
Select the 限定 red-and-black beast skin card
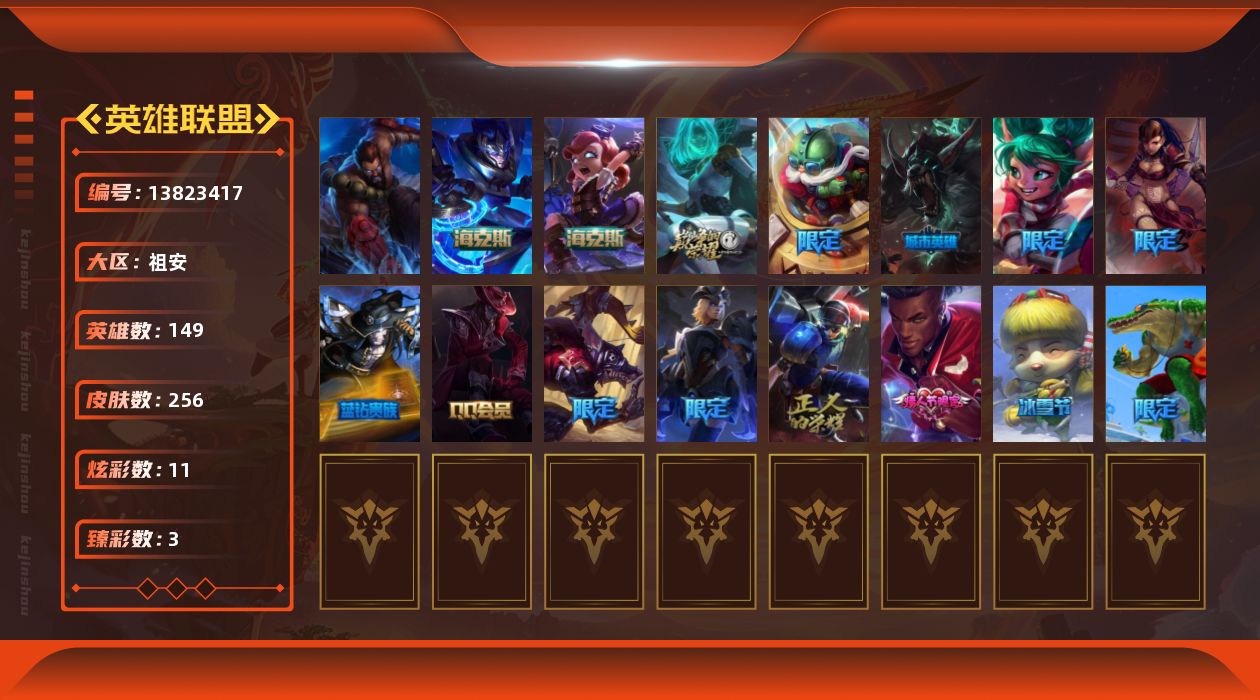coord(594,364)
